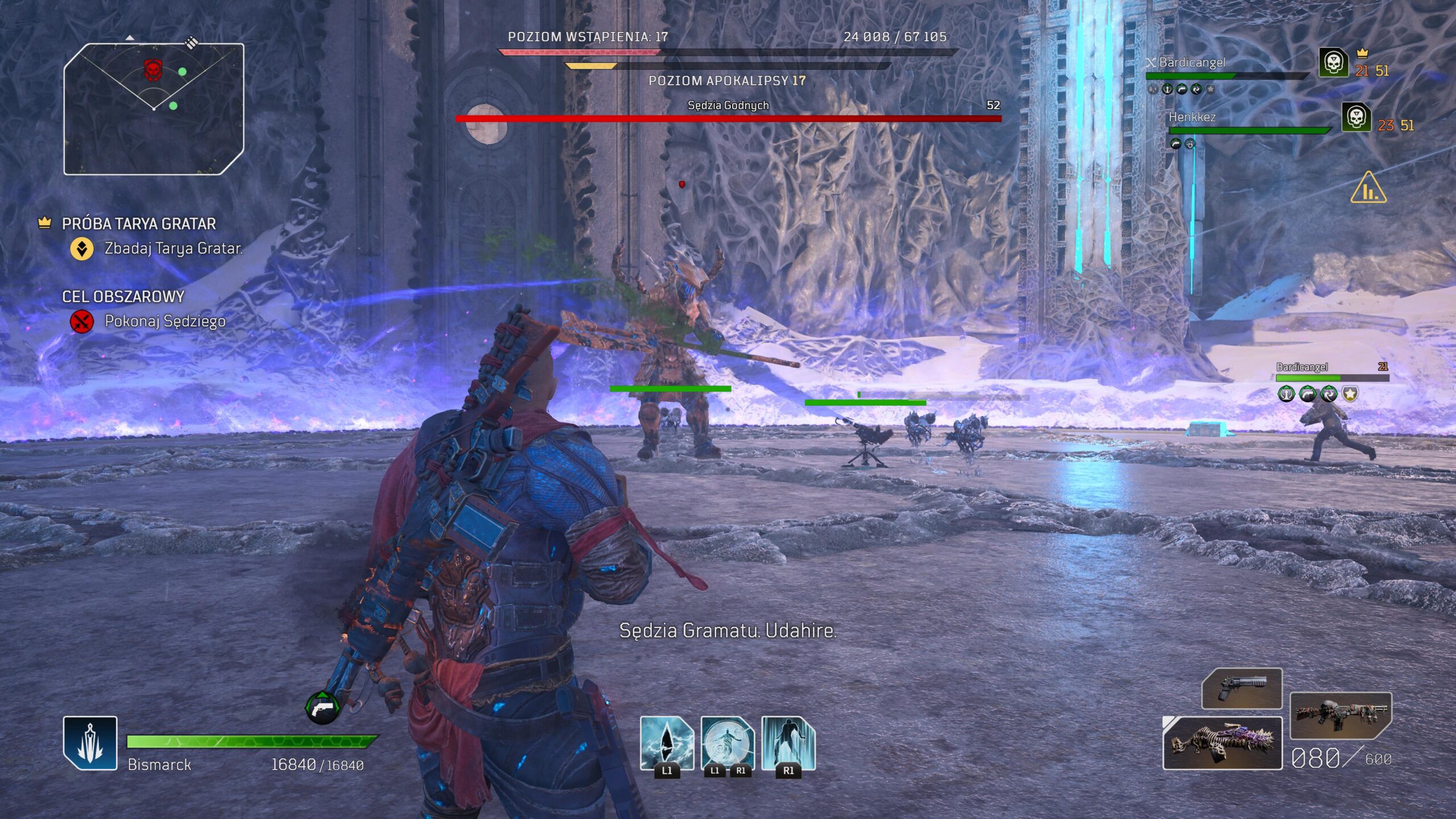The height and width of the screenshot is (819, 1456).
Task: Select the bone-spiked primary weapon slot
Action: [x=1222, y=743]
